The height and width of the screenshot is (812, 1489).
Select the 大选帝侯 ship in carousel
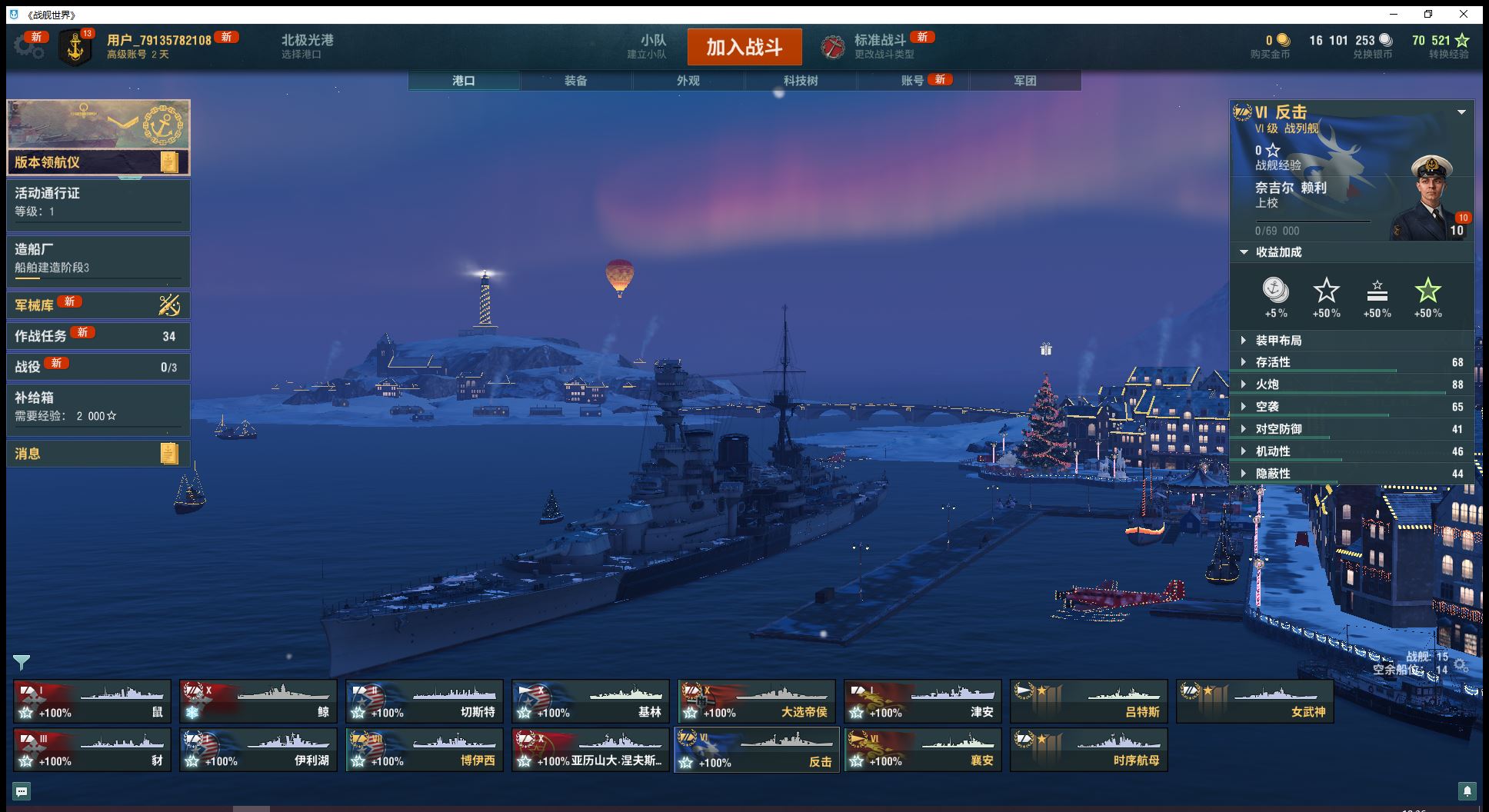pyautogui.click(x=757, y=701)
